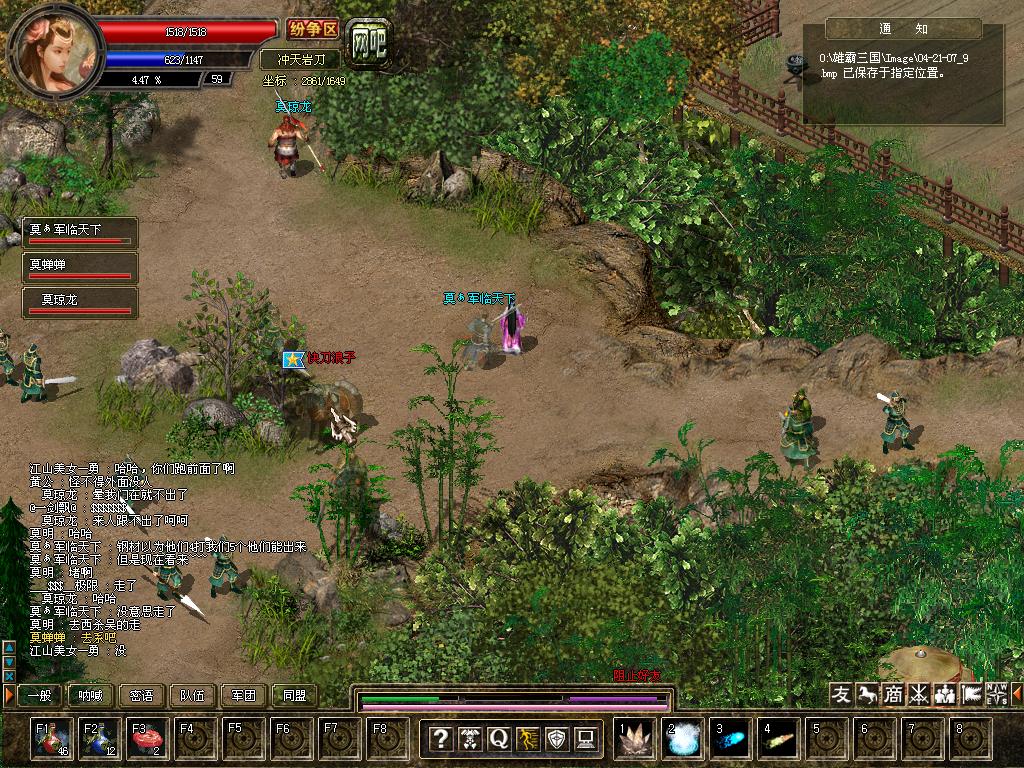Viewport: 1024px width, 768px height.
Task: Use the red potion in slot F1
Action: 51,739
